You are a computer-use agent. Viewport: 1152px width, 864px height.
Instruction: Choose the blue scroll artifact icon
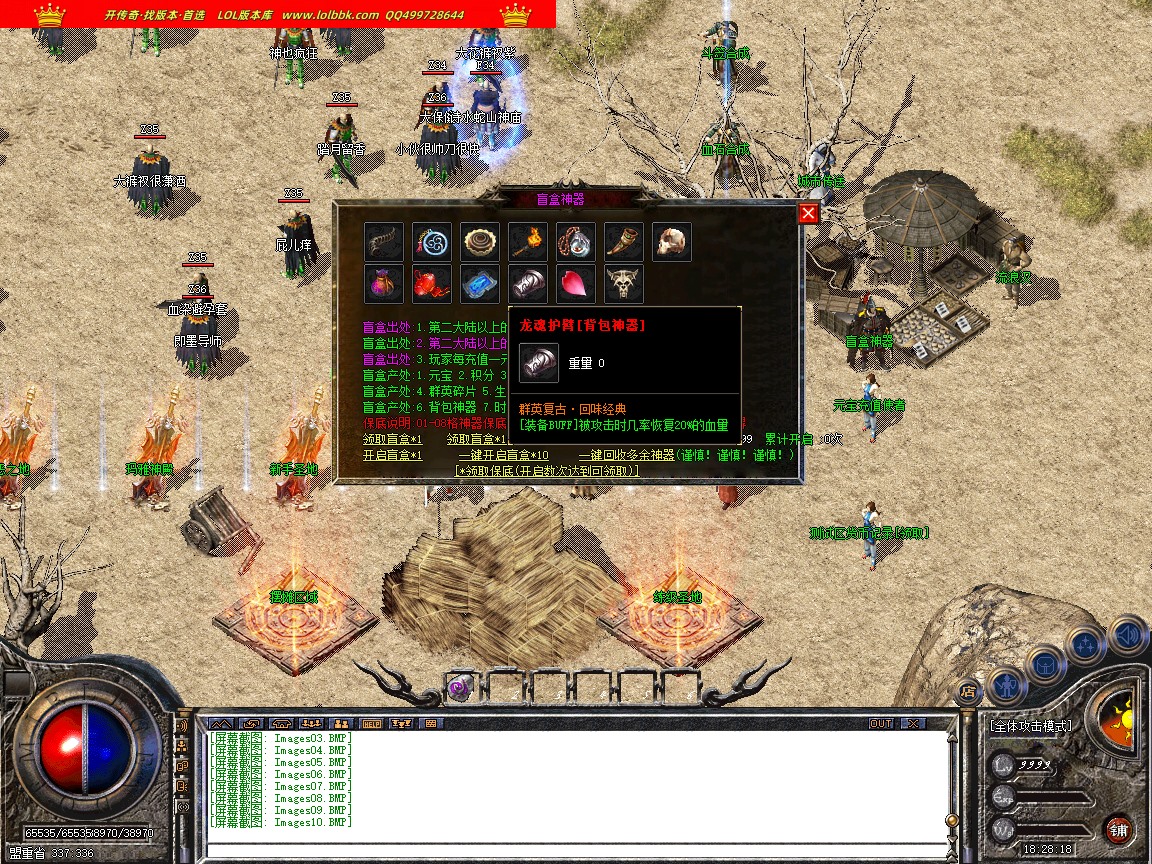(480, 284)
